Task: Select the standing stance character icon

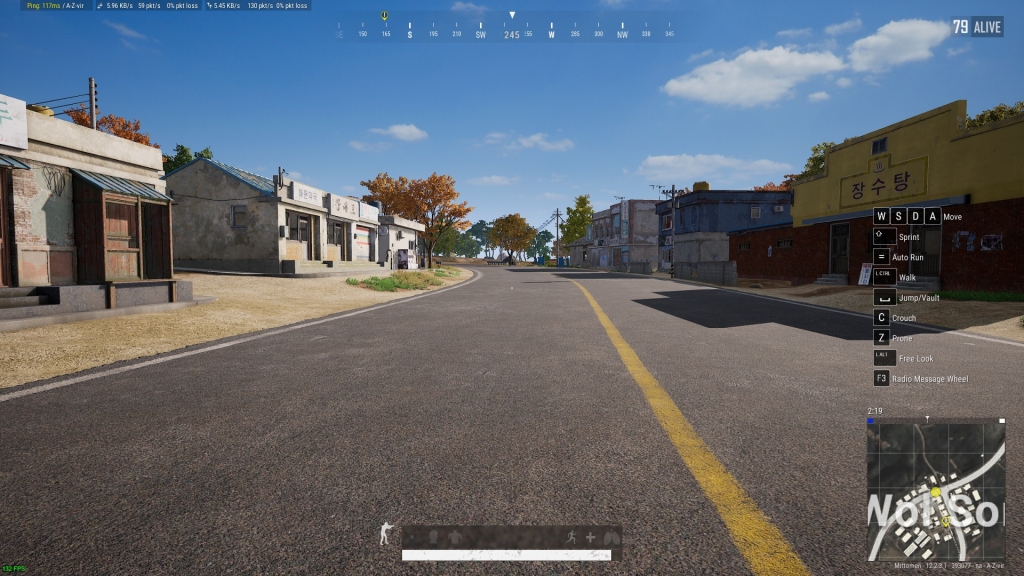Action: click(386, 535)
